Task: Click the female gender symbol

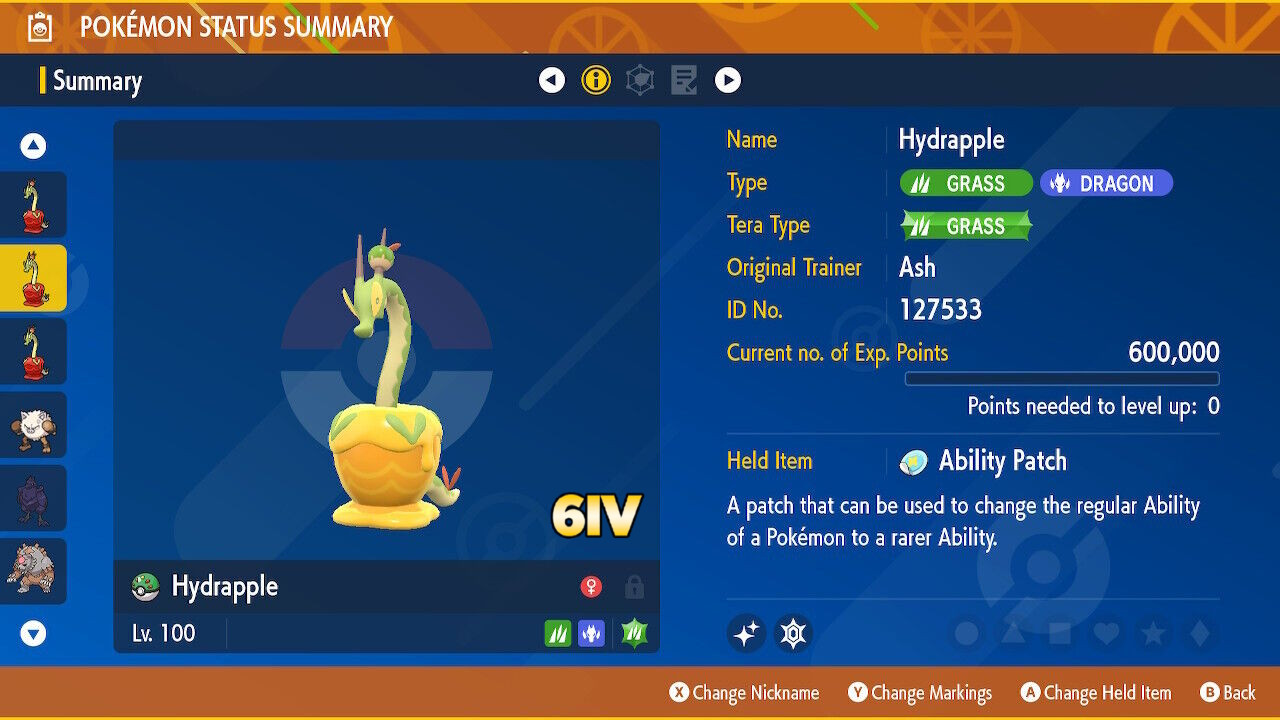Action: pos(590,587)
